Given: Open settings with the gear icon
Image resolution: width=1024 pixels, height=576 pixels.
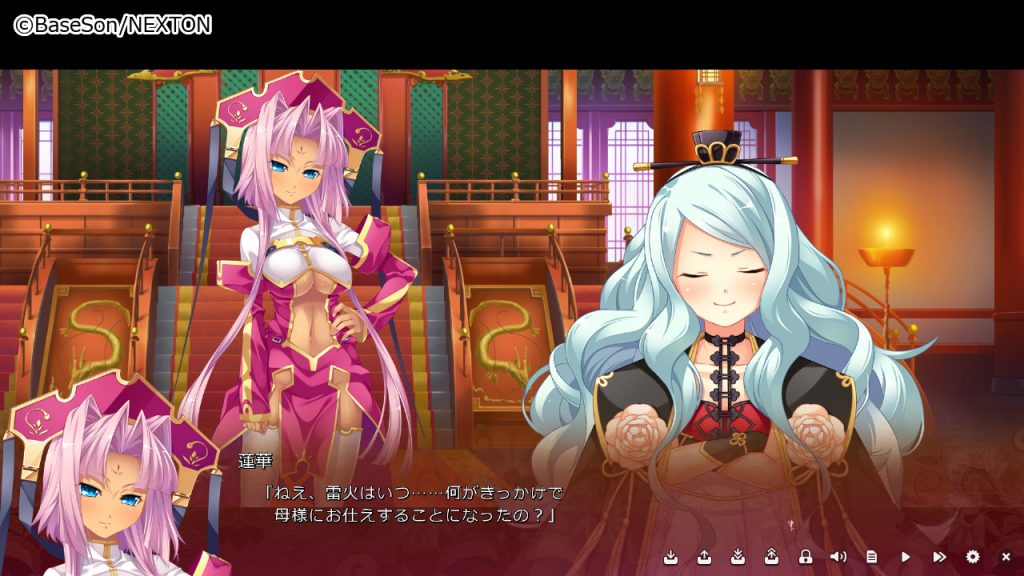Looking at the screenshot, I should 972,556.
